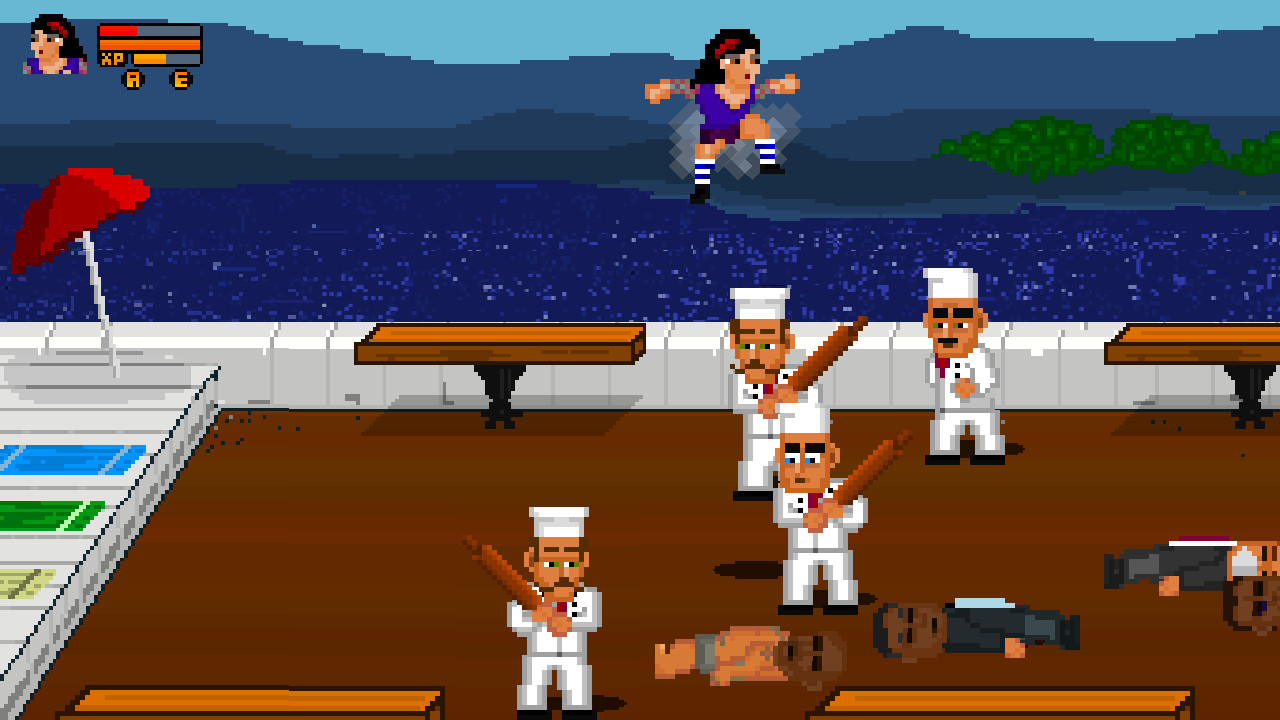Click the XP label next to the bar
The width and height of the screenshot is (1280, 720).
point(112,58)
